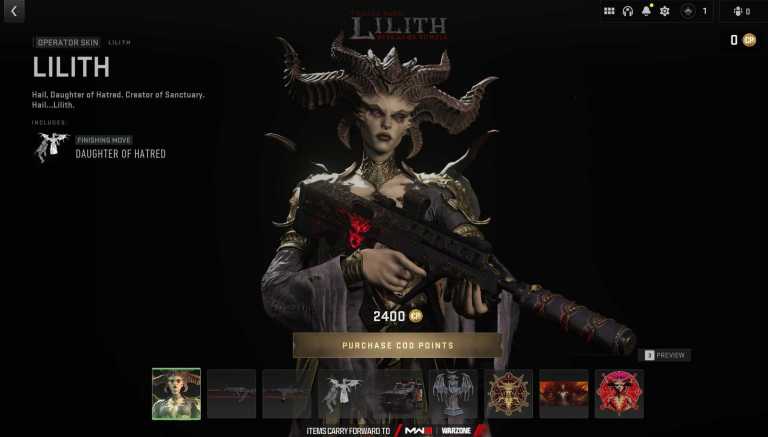
Task: Select the white winged finishing move thumbnail
Action: click(x=342, y=393)
